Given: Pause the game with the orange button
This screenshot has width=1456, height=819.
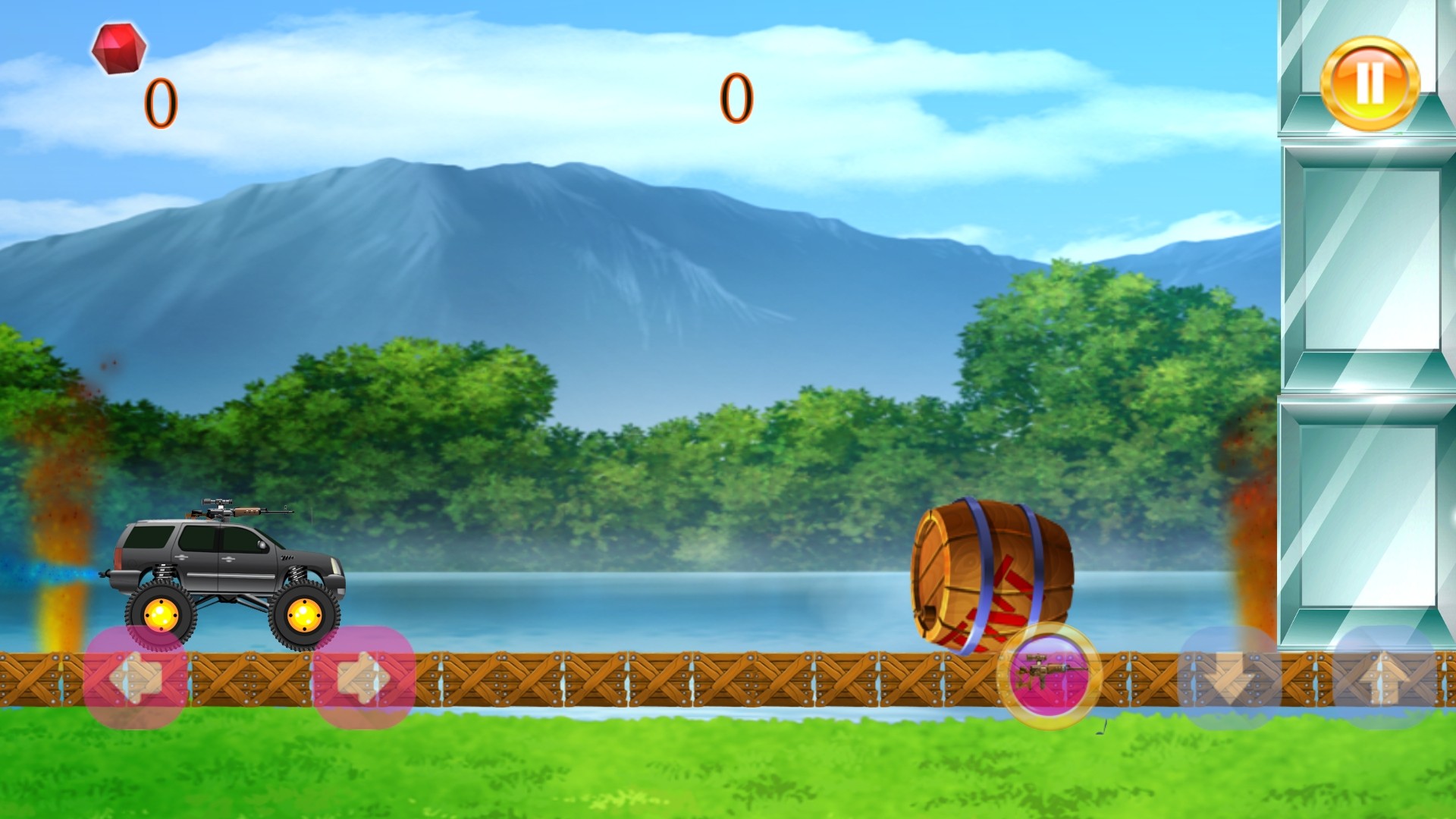Looking at the screenshot, I should point(1370,83).
